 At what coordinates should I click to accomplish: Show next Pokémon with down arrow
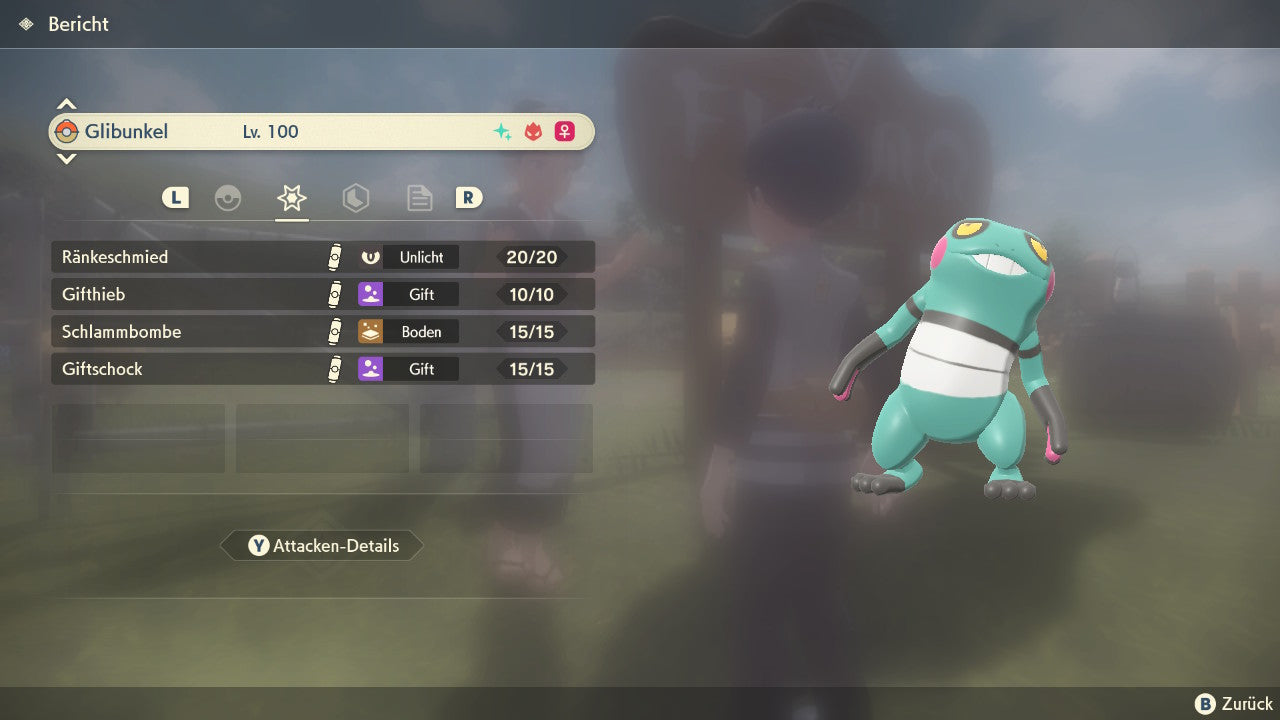pyautogui.click(x=66, y=158)
